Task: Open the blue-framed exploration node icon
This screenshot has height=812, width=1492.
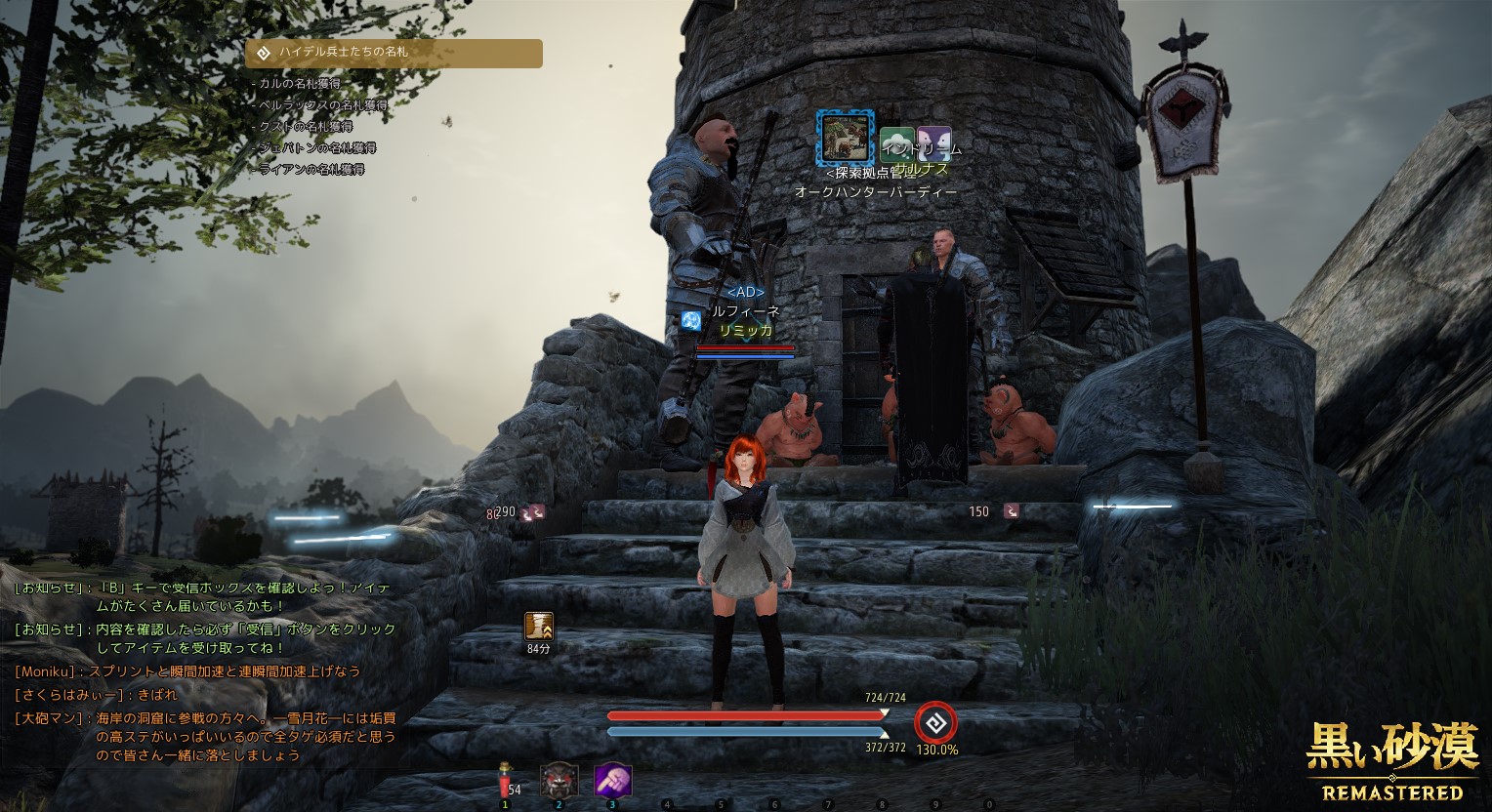Action: [x=843, y=138]
